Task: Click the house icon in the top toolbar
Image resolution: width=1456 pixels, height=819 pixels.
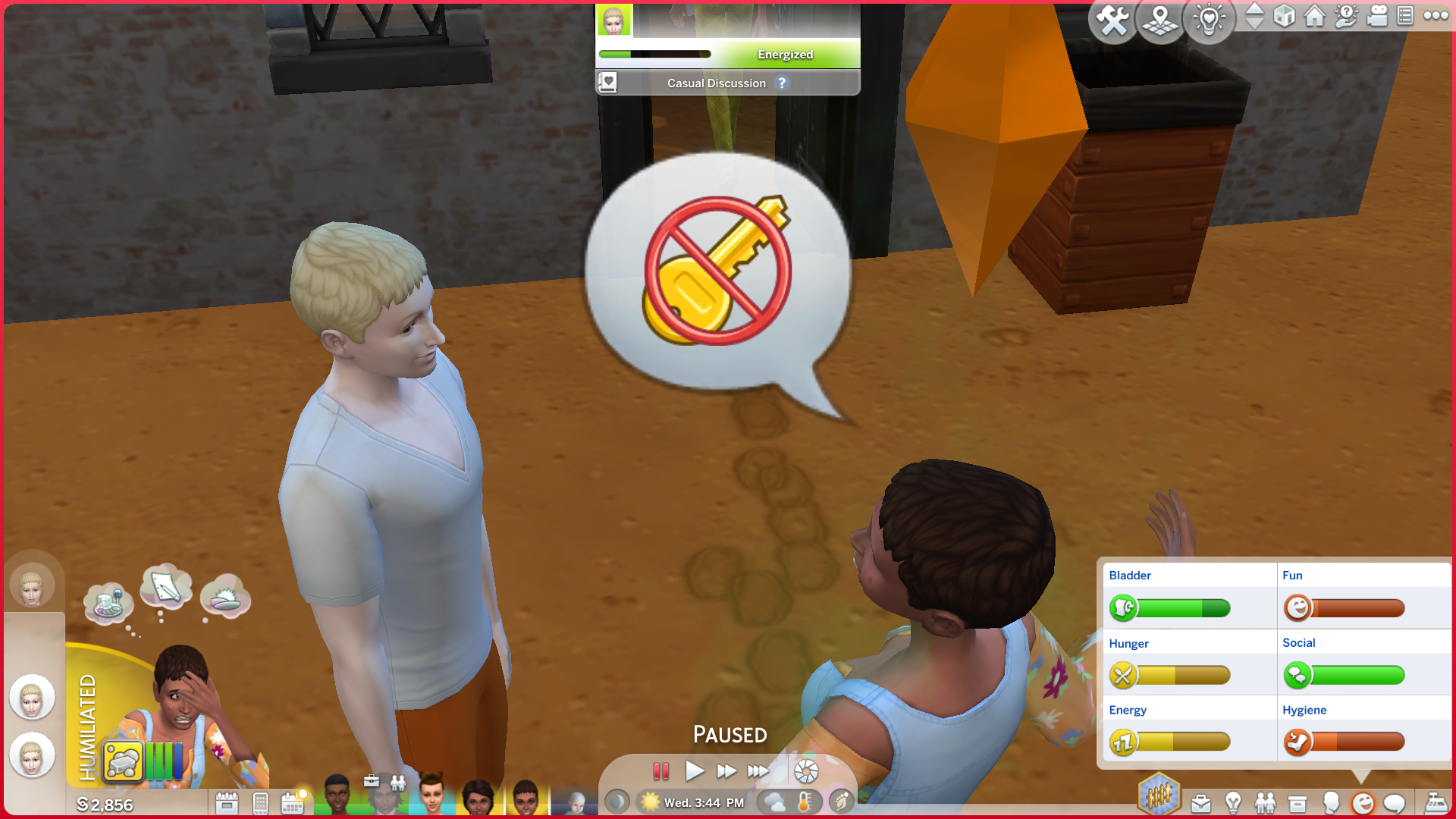Action: click(x=1315, y=16)
